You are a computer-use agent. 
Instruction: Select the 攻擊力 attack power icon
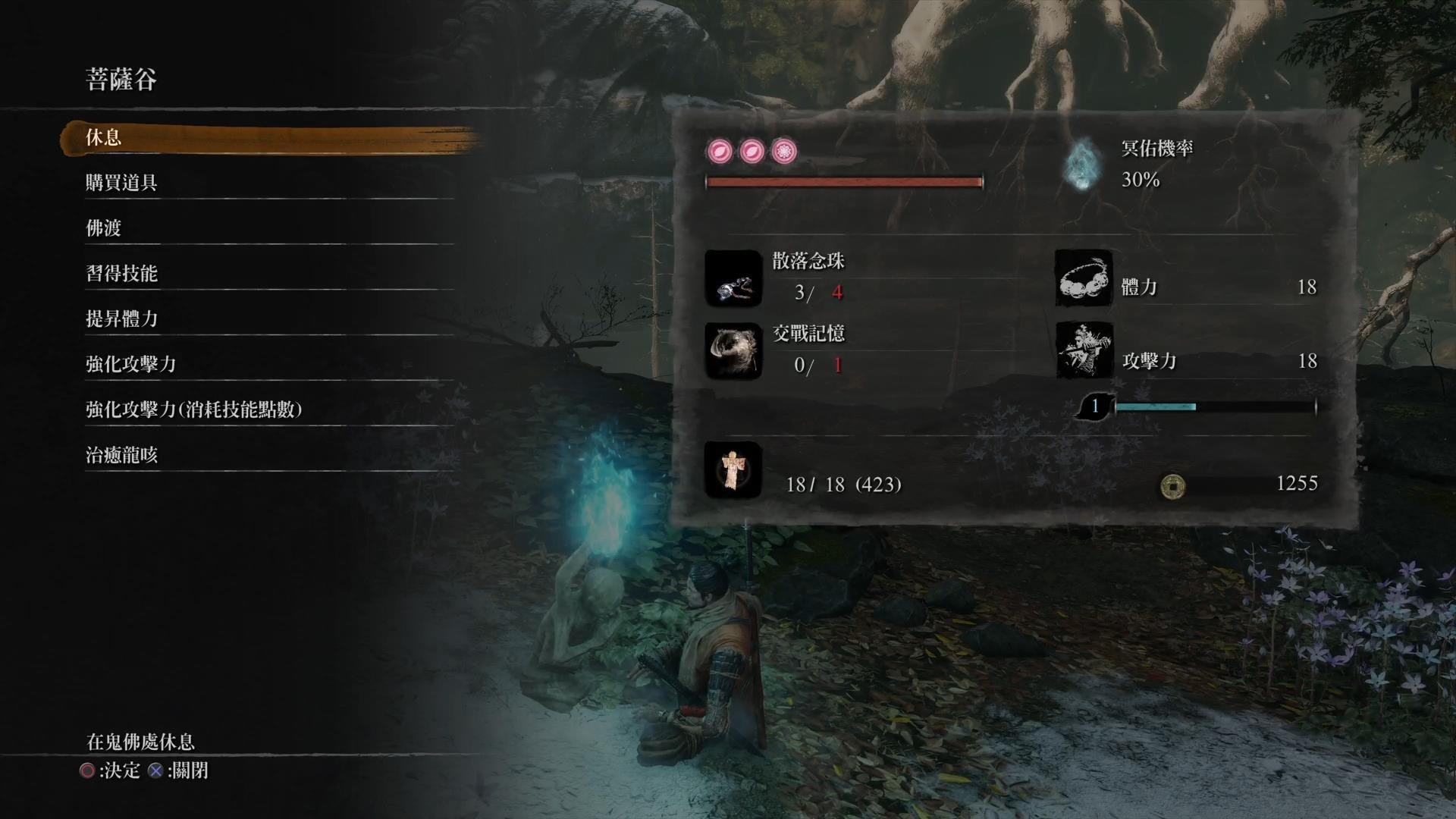coord(1084,351)
